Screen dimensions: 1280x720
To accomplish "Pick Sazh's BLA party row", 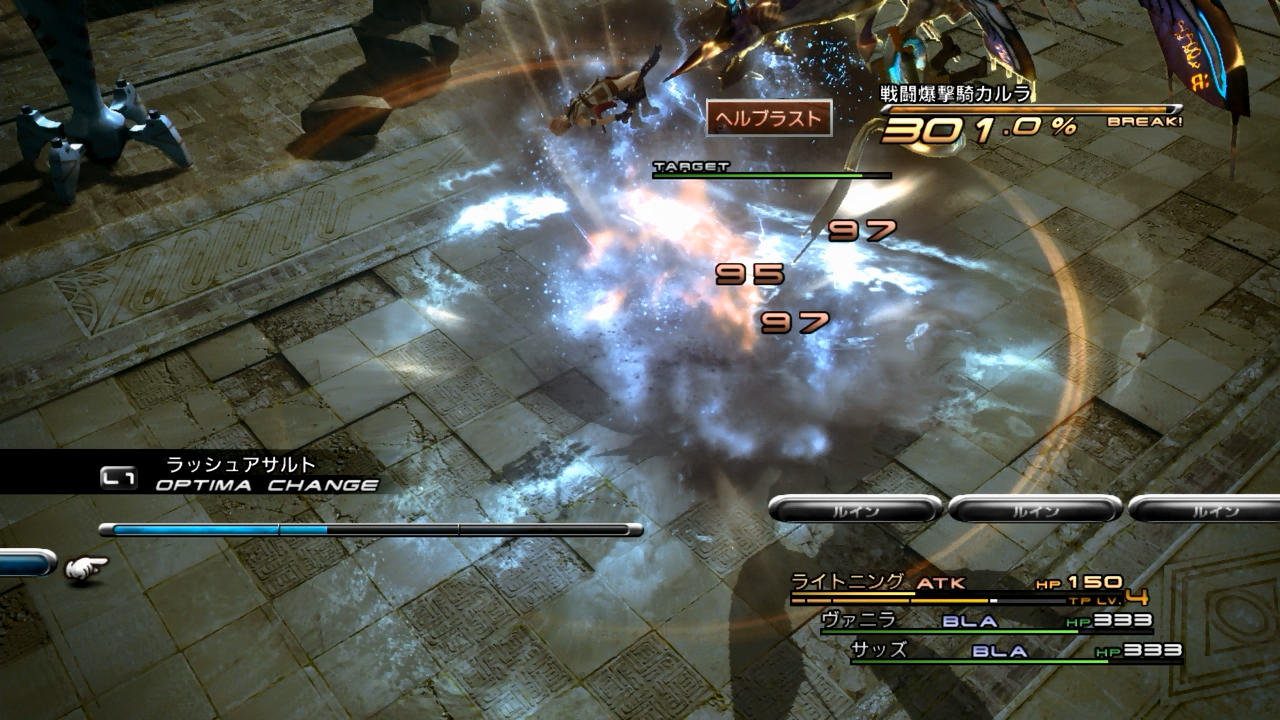I will (x=1015, y=651).
